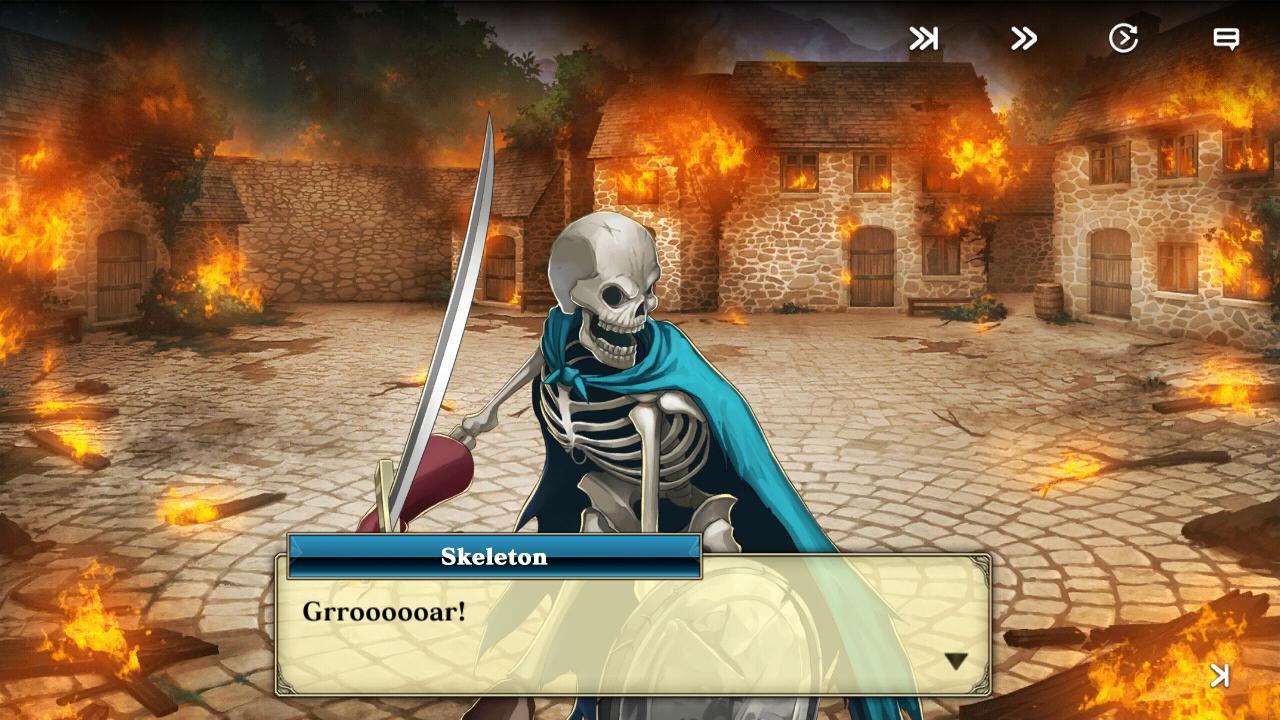Tap the double-chevron skip icon
The image size is (1280, 720).
coord(1022,39)
